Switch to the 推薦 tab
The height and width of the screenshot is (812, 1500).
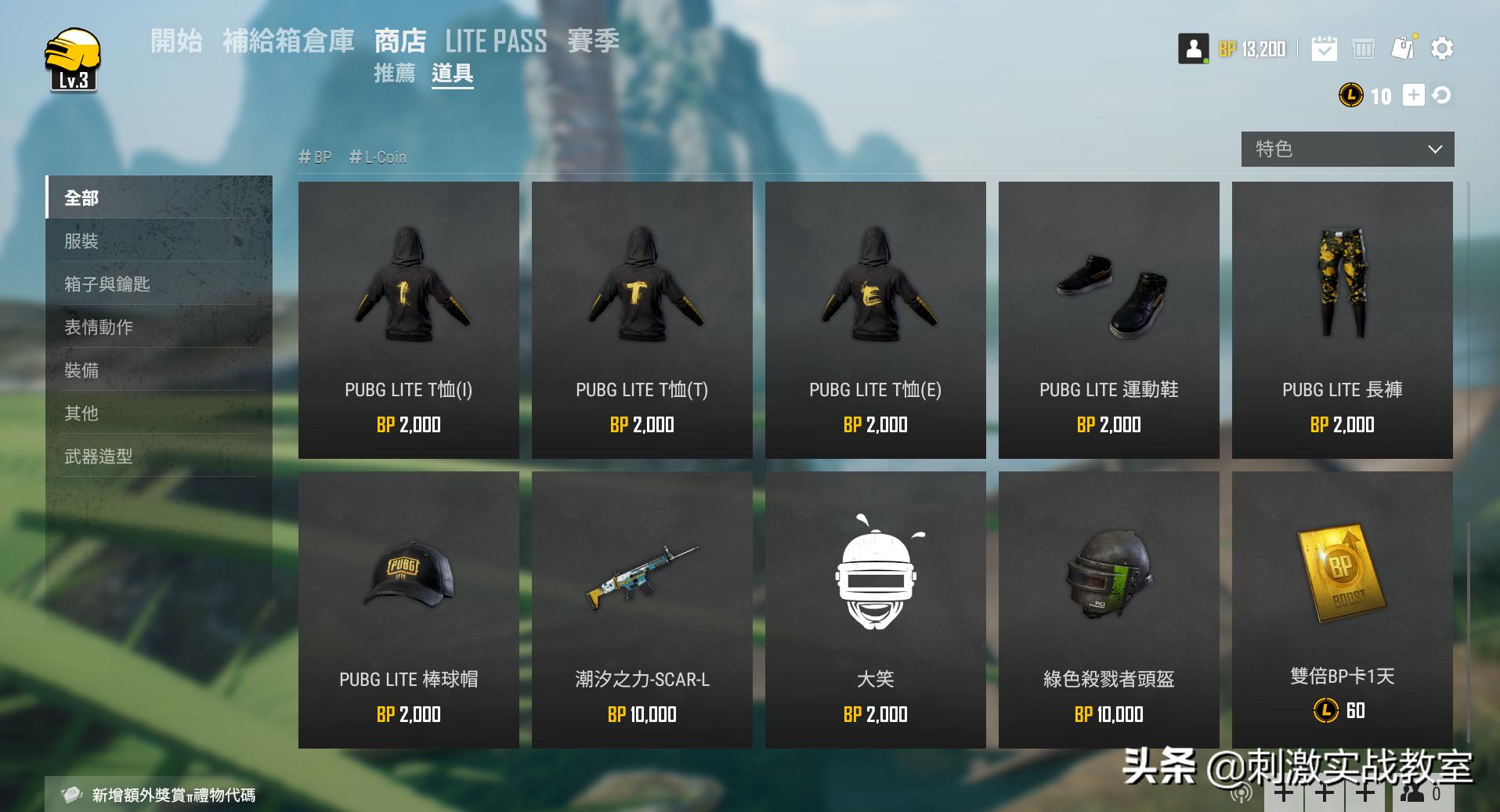394,74
